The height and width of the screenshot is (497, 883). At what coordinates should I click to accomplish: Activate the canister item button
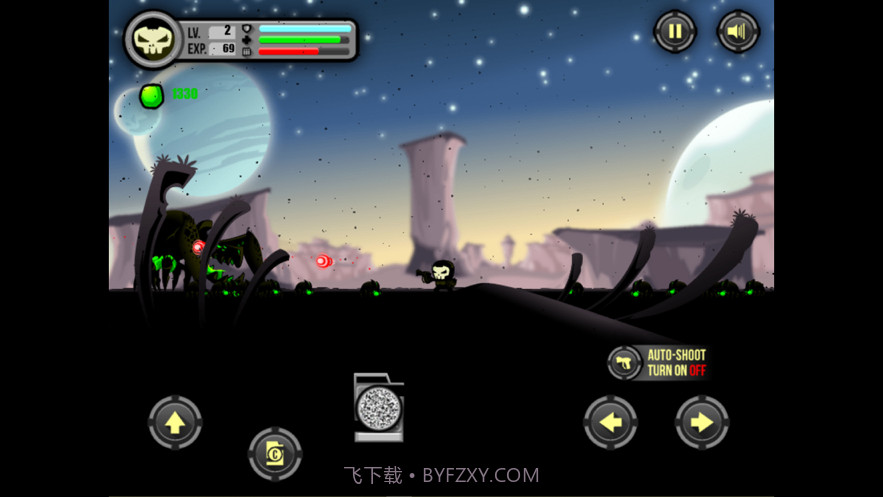tap(275, 454)
